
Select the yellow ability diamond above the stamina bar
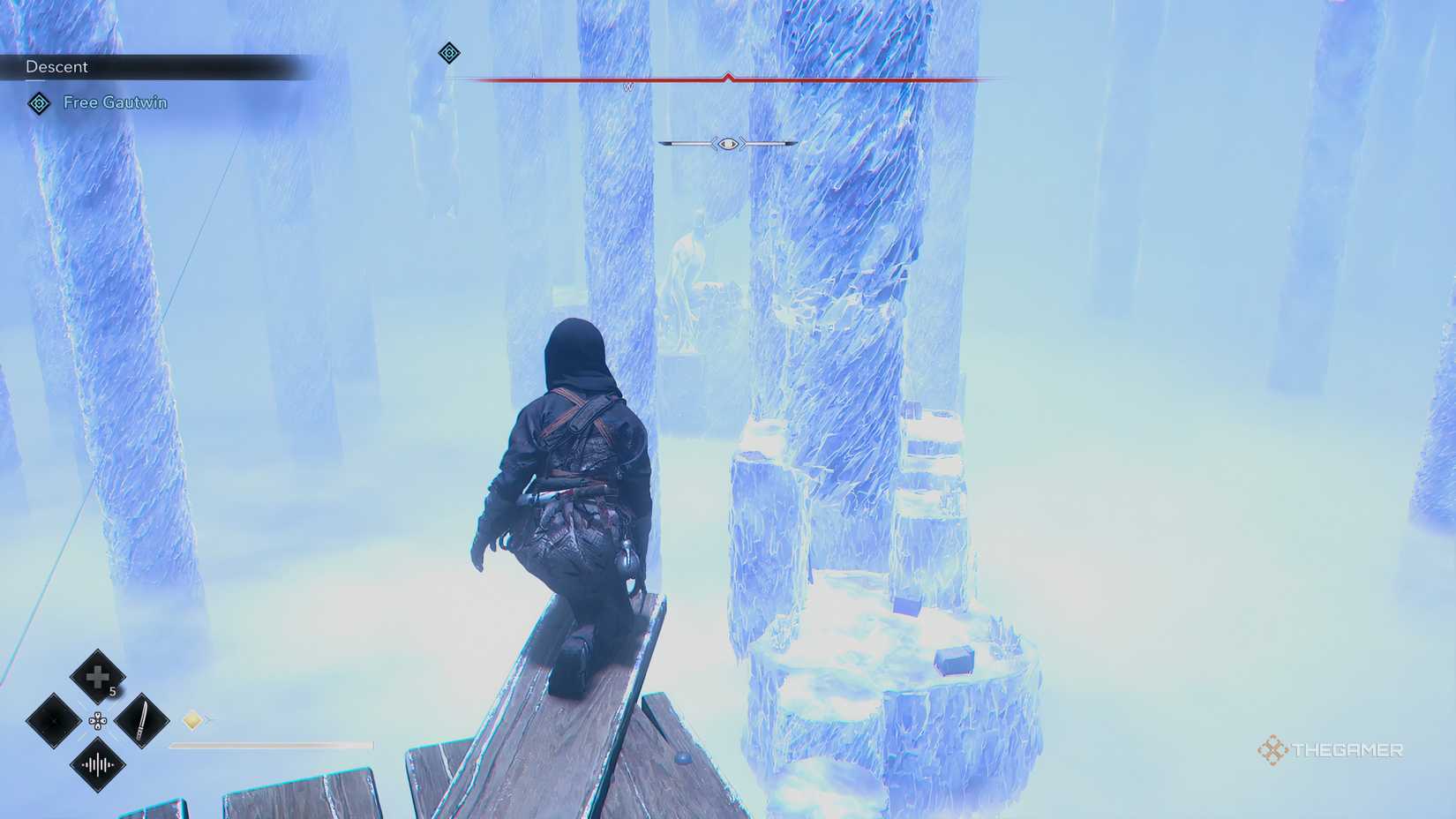[192, 719]
